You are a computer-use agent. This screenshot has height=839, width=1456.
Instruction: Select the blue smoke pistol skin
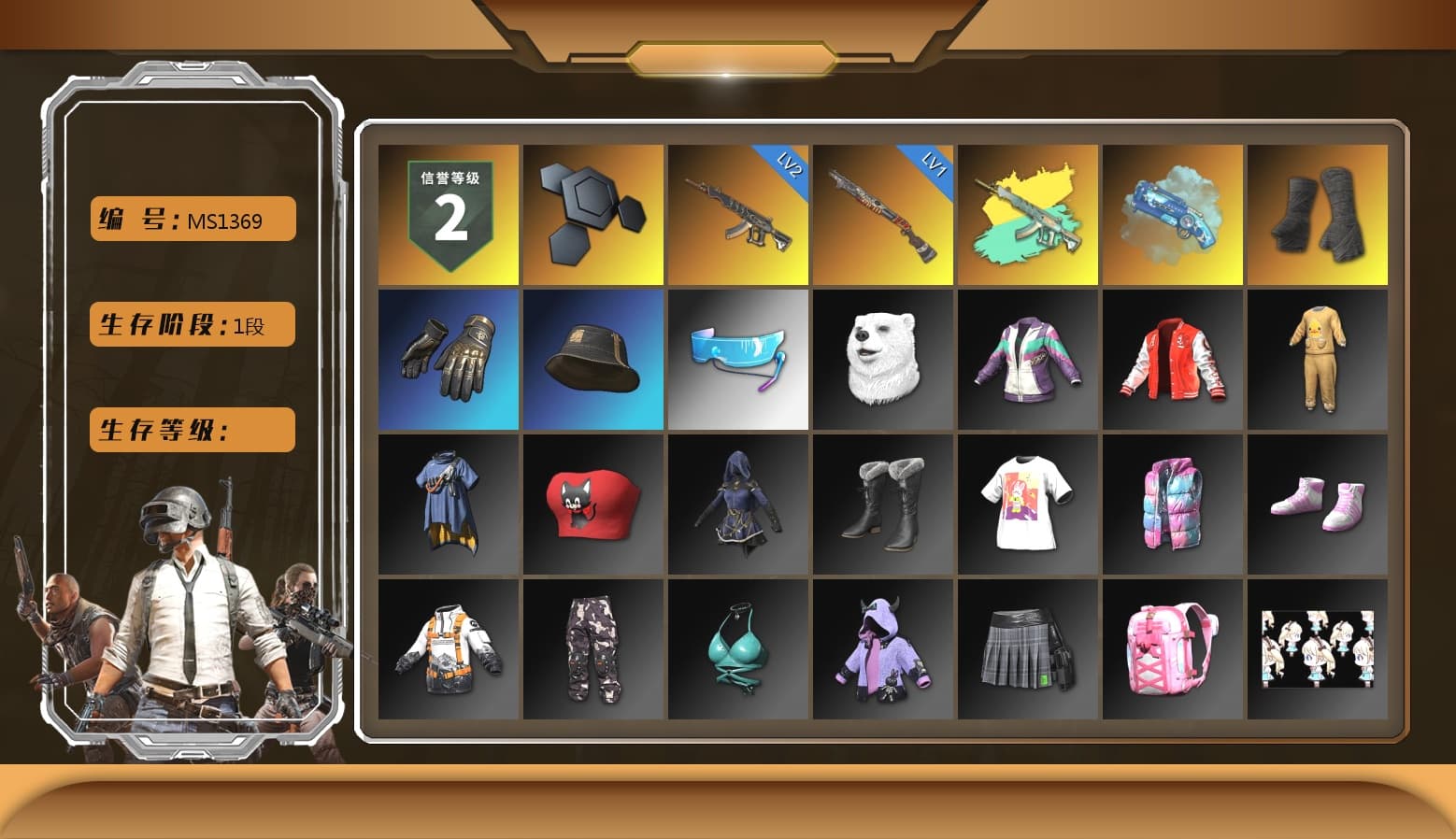1174,214
